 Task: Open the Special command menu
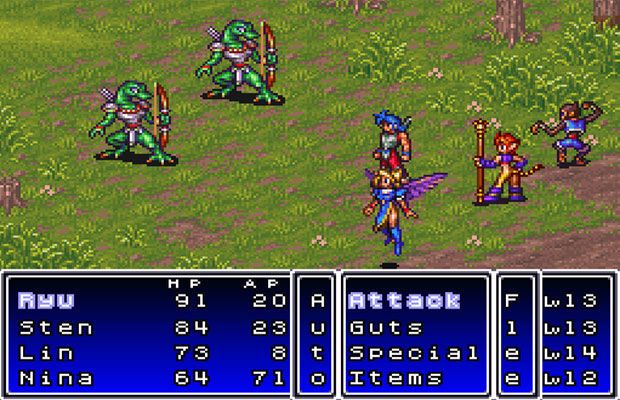pos(414,353)
